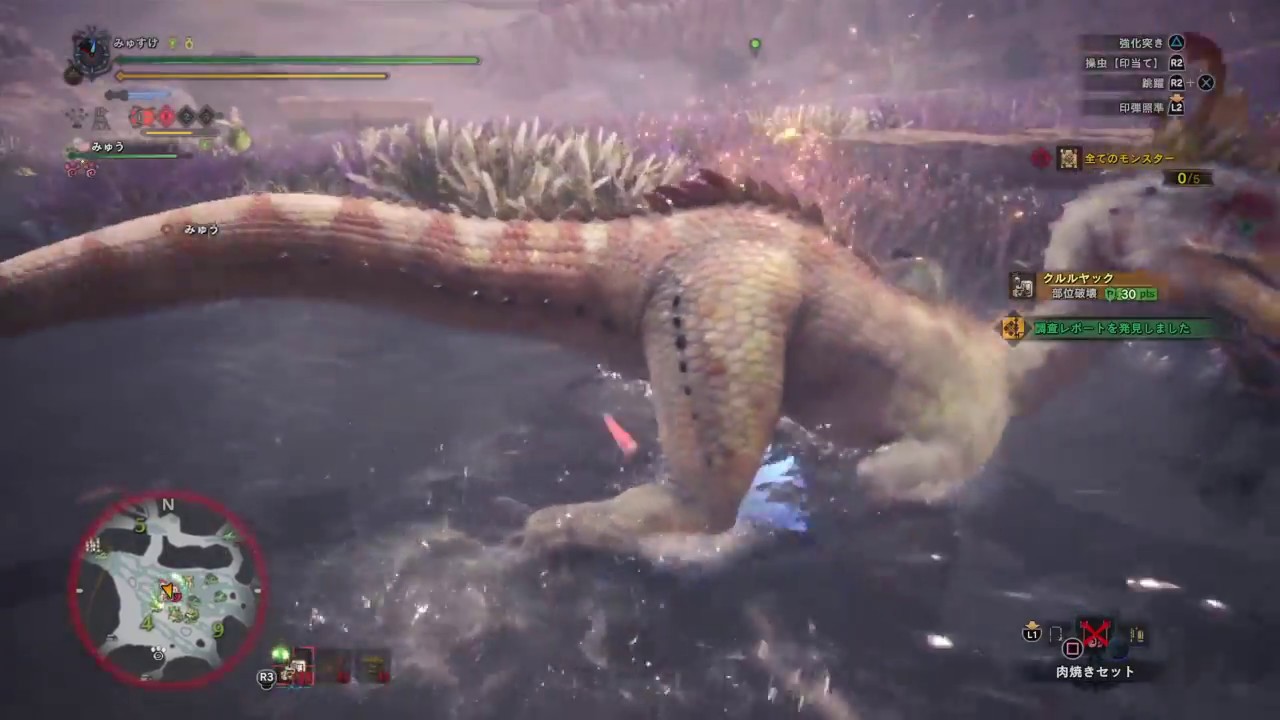Toggle the green buff icon beside みゅすけ's name
Screen dimensions: 1280x720
(x=172, y=44)
